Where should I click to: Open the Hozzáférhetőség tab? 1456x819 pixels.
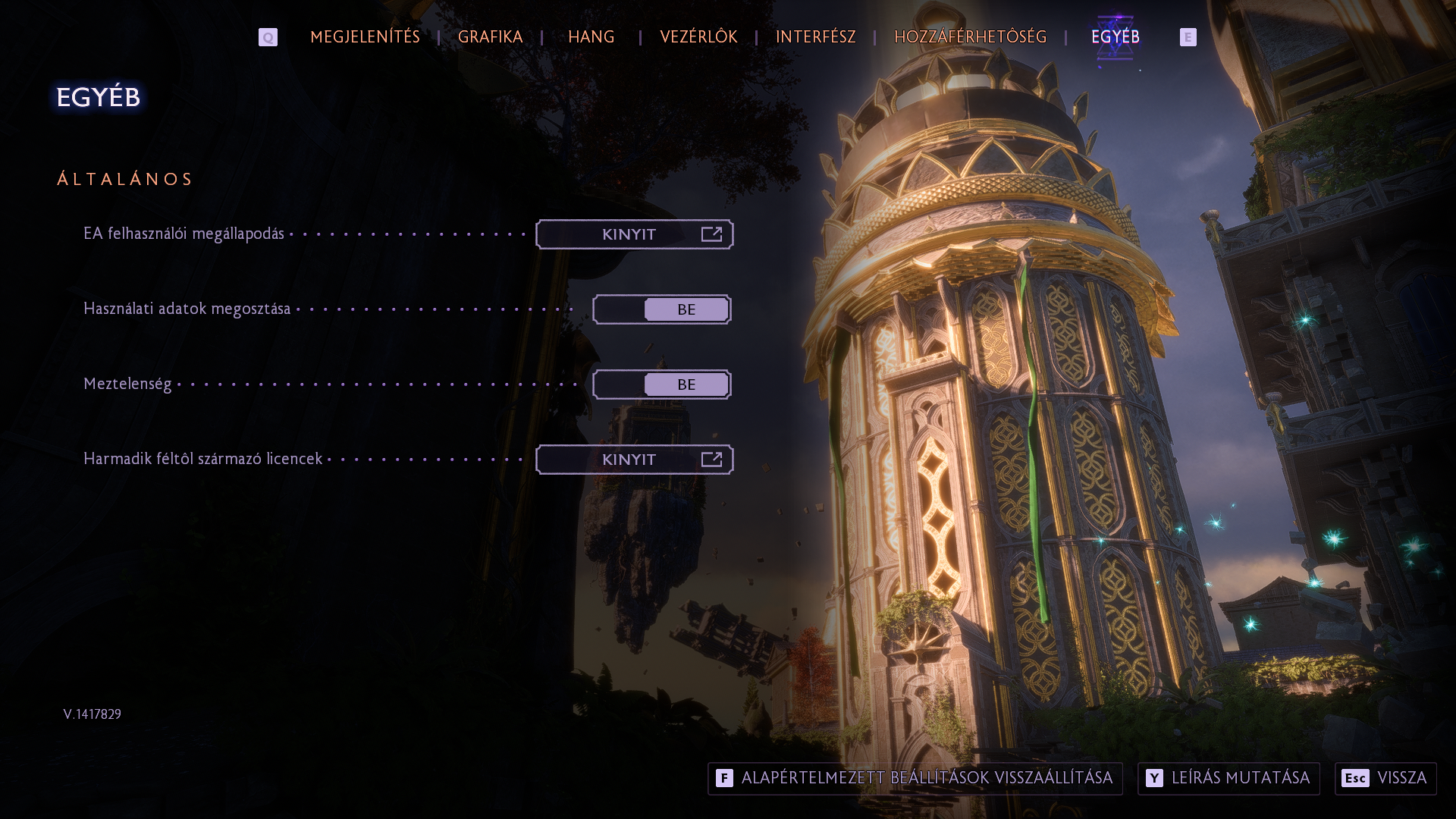(970, 37)
